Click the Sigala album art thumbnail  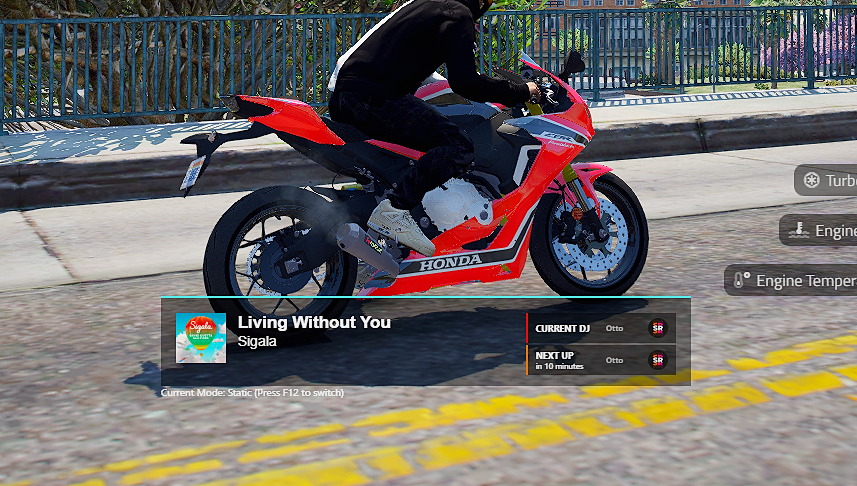(200, 338)
